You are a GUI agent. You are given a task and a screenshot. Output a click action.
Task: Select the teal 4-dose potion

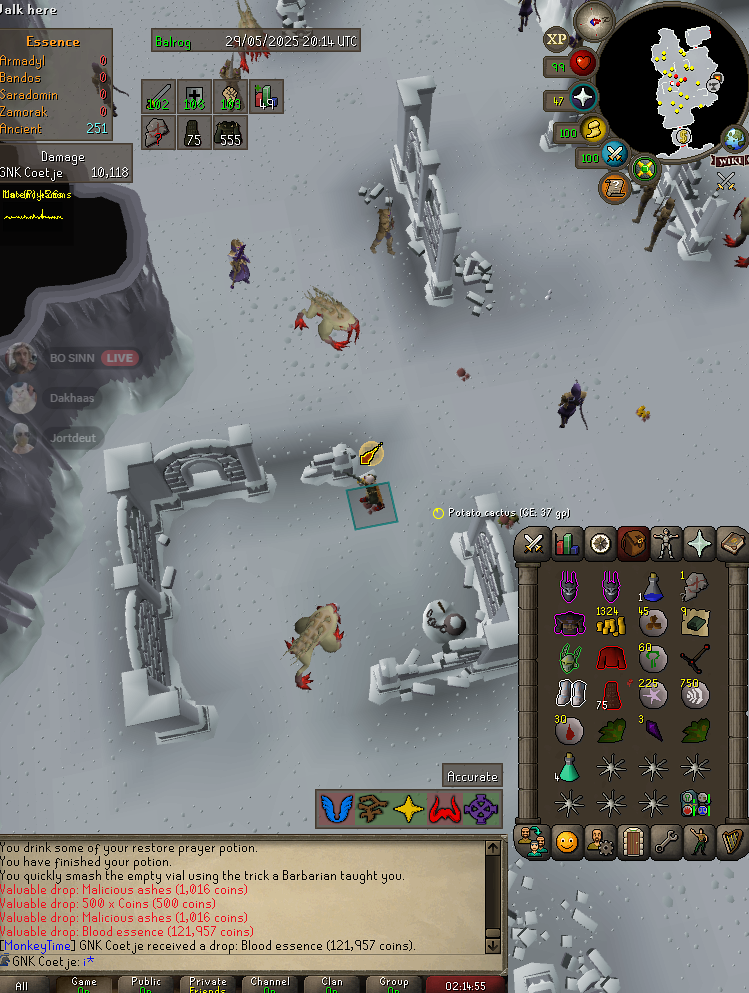[x=568, y=768]
